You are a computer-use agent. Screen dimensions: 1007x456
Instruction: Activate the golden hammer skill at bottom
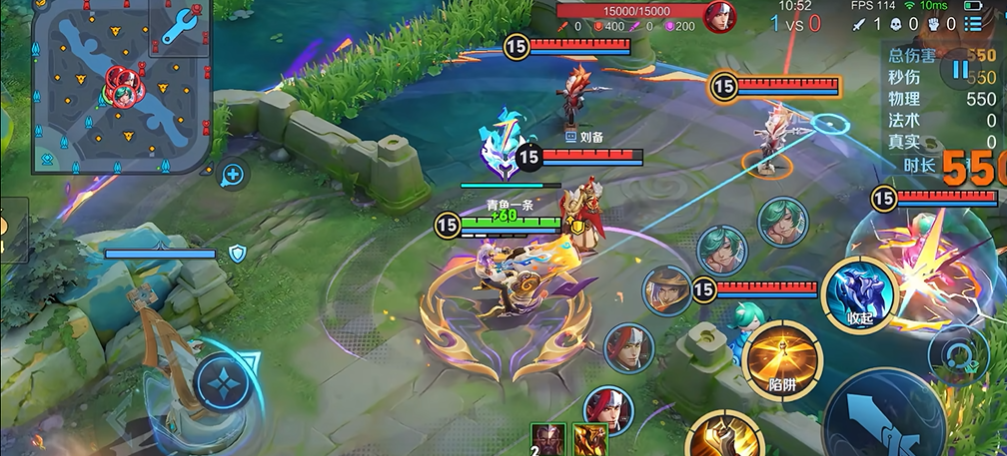coord(725,438)
